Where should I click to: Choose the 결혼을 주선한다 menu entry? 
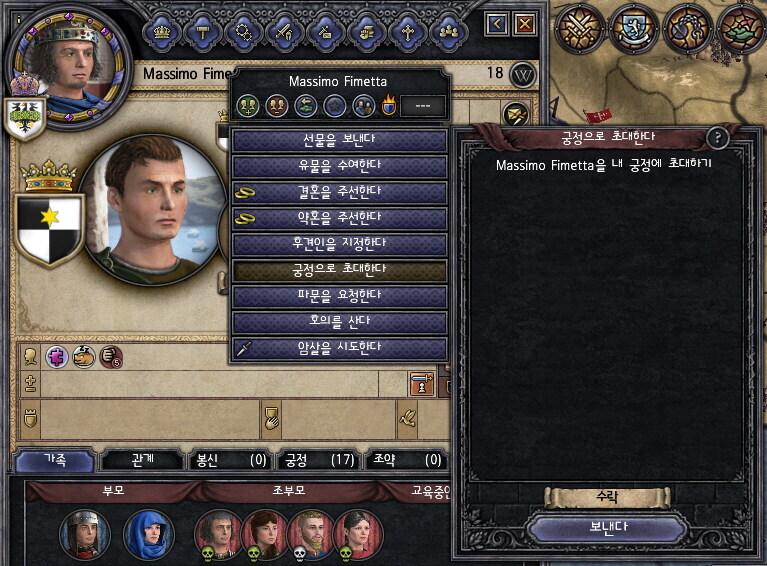(338, 192)
